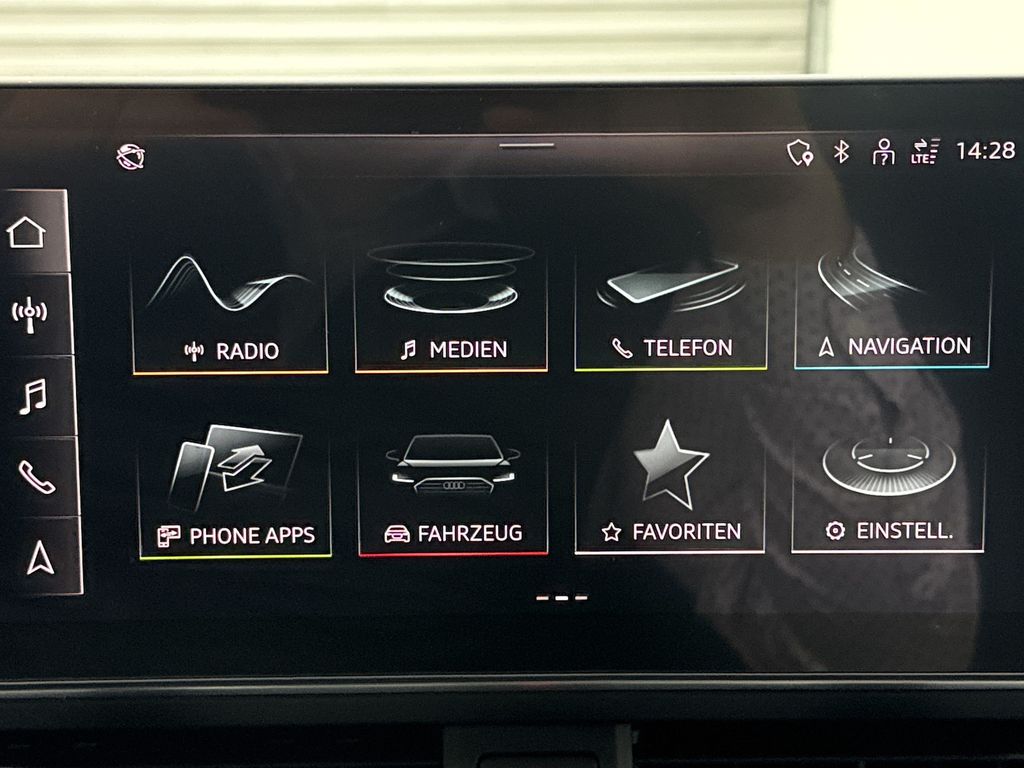Open the user profile icon in status bar
This screenshot has width=1024, height=768.
click(883, 152)
